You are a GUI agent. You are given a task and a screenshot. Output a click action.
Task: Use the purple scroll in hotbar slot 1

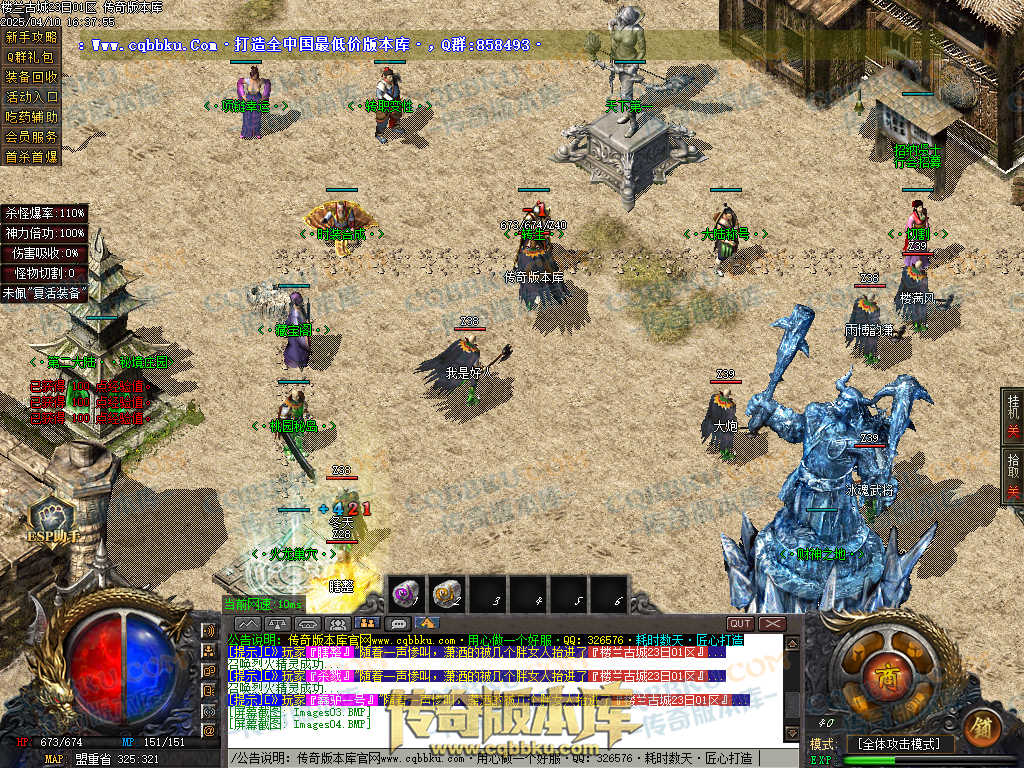[407, 594]
